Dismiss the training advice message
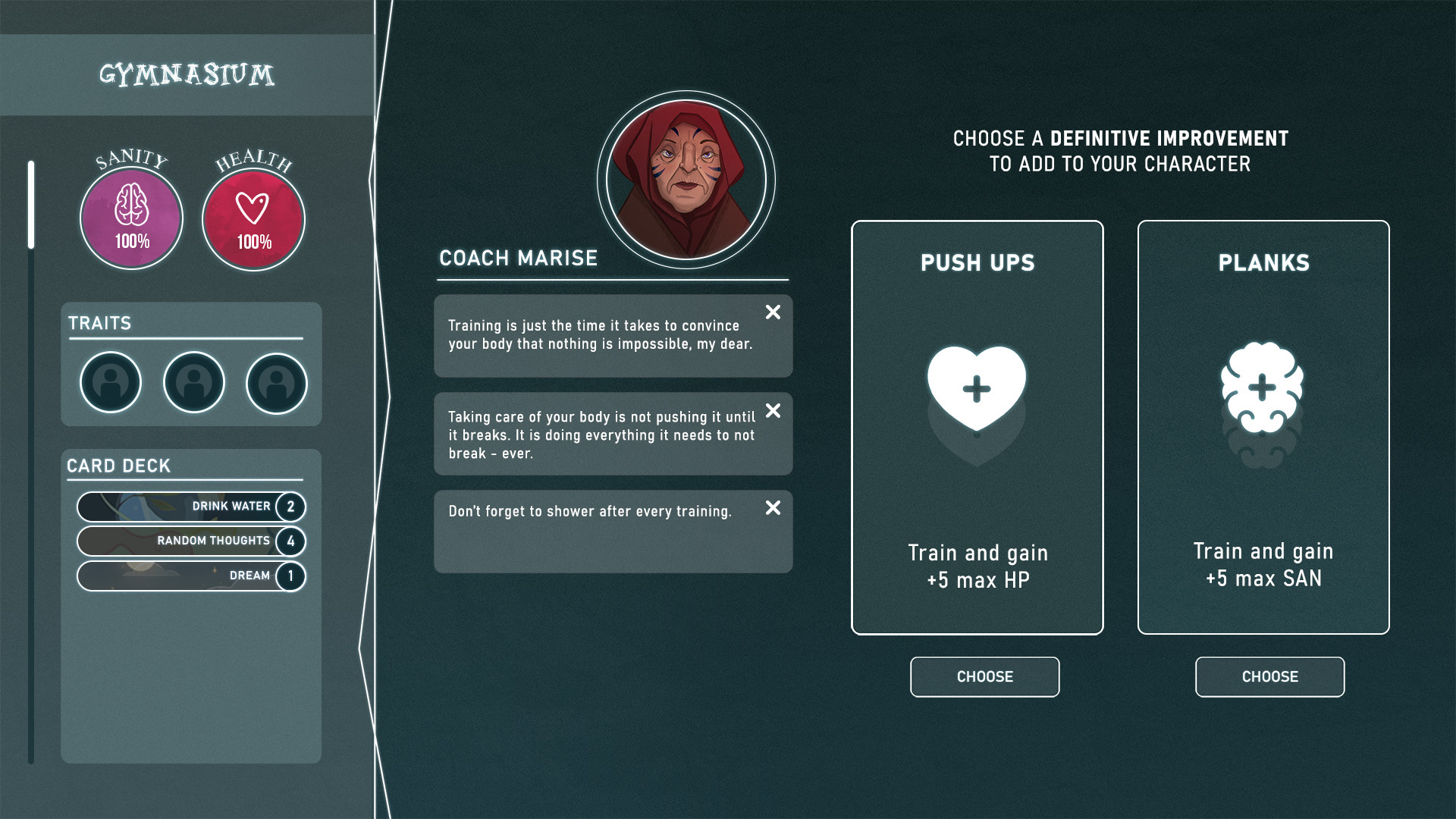 [x=773, y=312]
